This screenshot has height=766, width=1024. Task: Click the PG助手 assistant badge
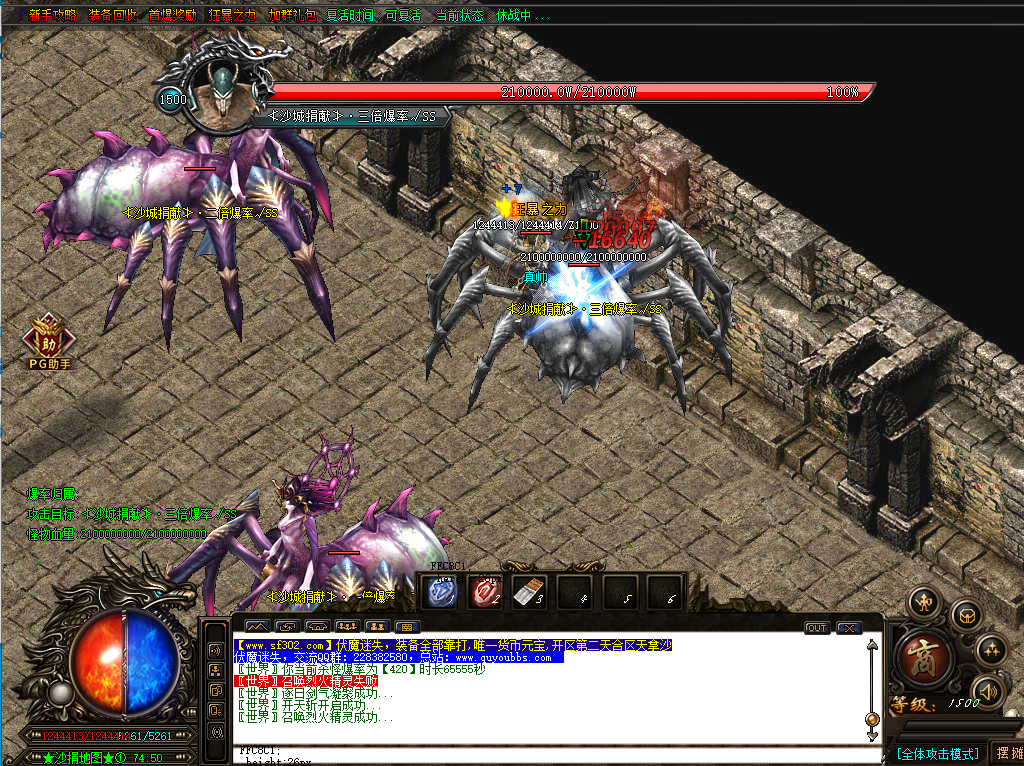(49, 342)
